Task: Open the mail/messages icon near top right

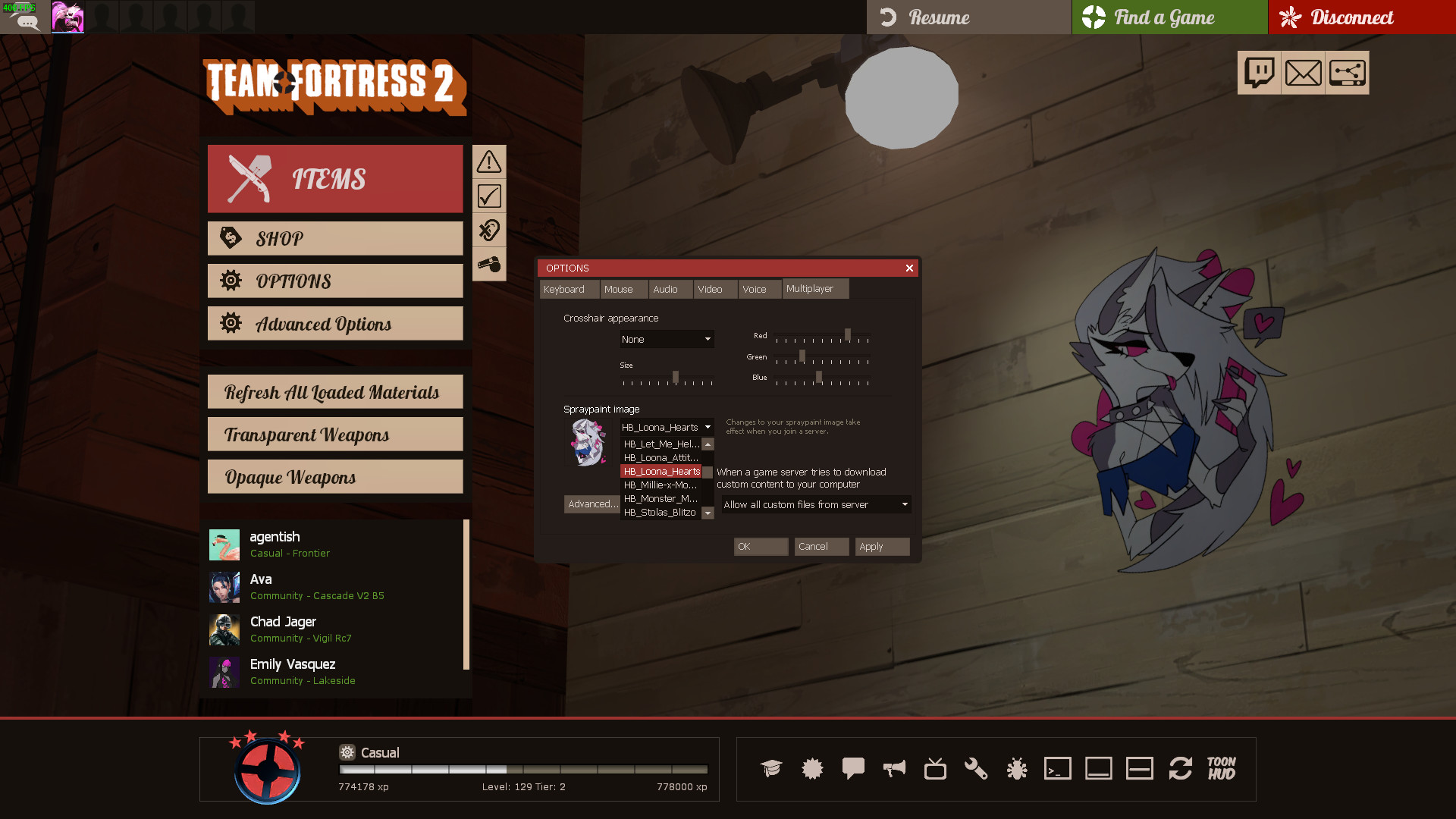Action: (x=1303, y=73)
